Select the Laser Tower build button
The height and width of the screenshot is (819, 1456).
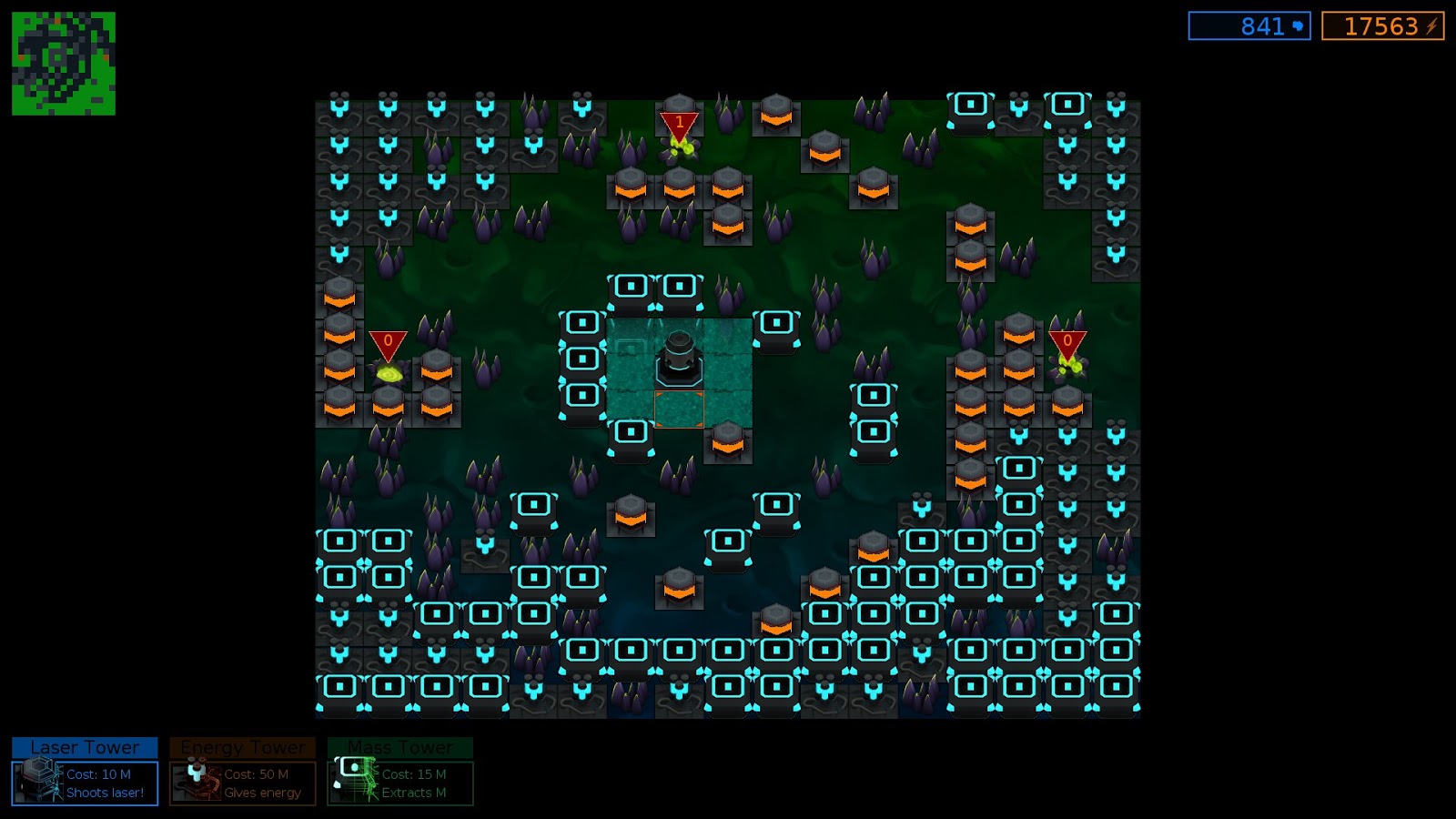[x=85, y=773]
